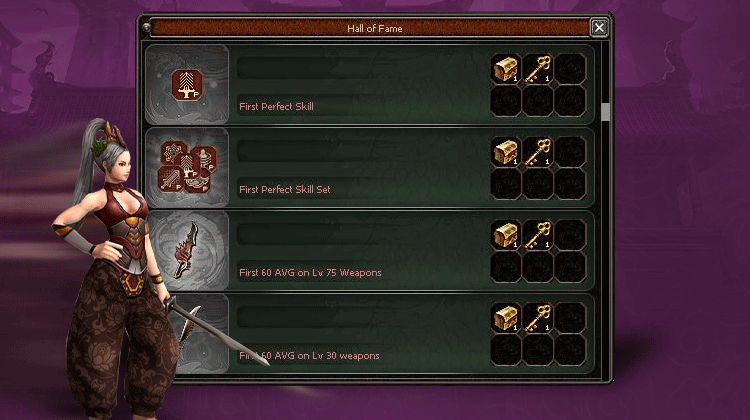Viewport: 750px width, 420px height.
Task: Click the treasure chest reward for First Perfect Skill
Action: [x=507, y=68]
